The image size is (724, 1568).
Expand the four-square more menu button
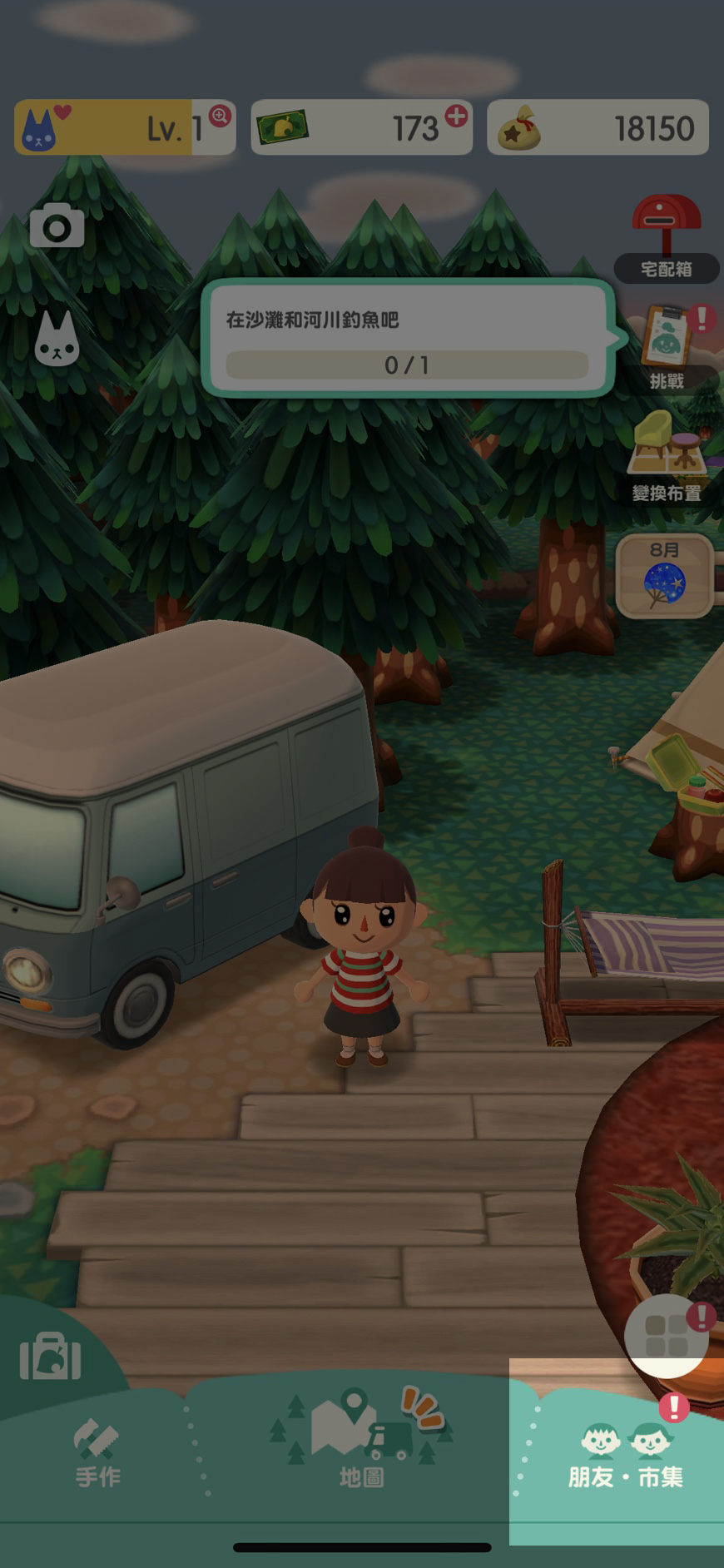coord(666,1336)
